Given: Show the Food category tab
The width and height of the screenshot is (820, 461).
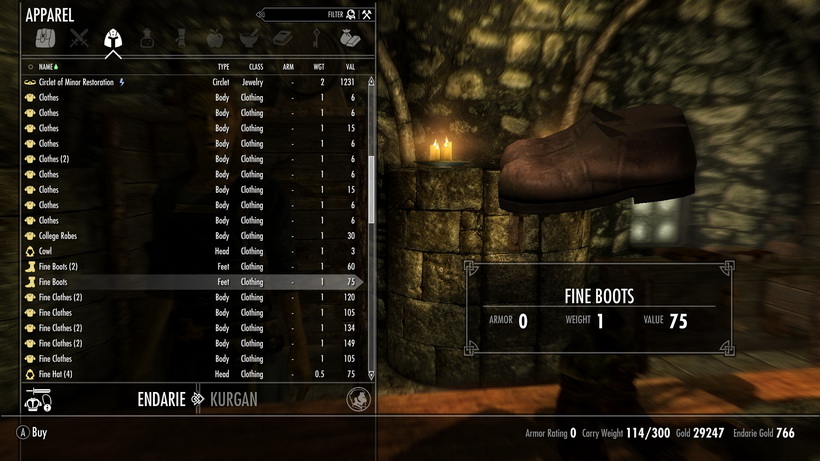Looking at the screenshot, I should 214,39.
